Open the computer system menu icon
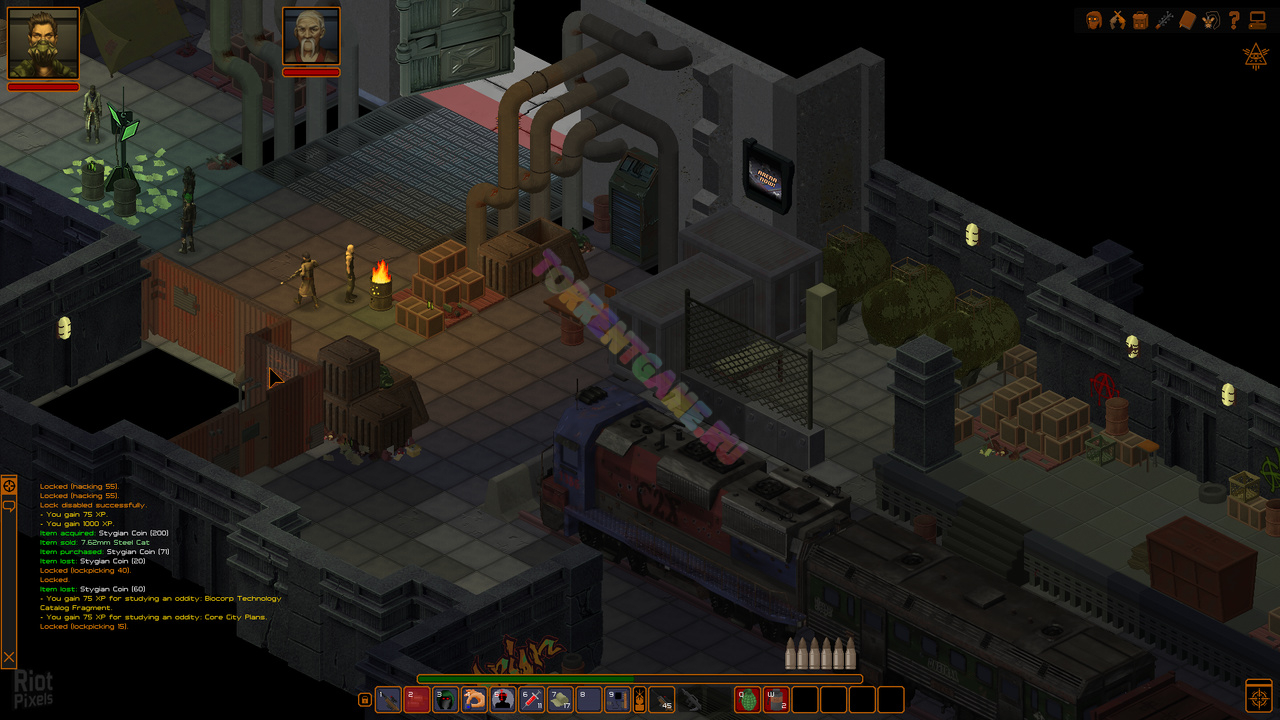This screenshot has height=720, width=1280. (x=1257, y=20)
